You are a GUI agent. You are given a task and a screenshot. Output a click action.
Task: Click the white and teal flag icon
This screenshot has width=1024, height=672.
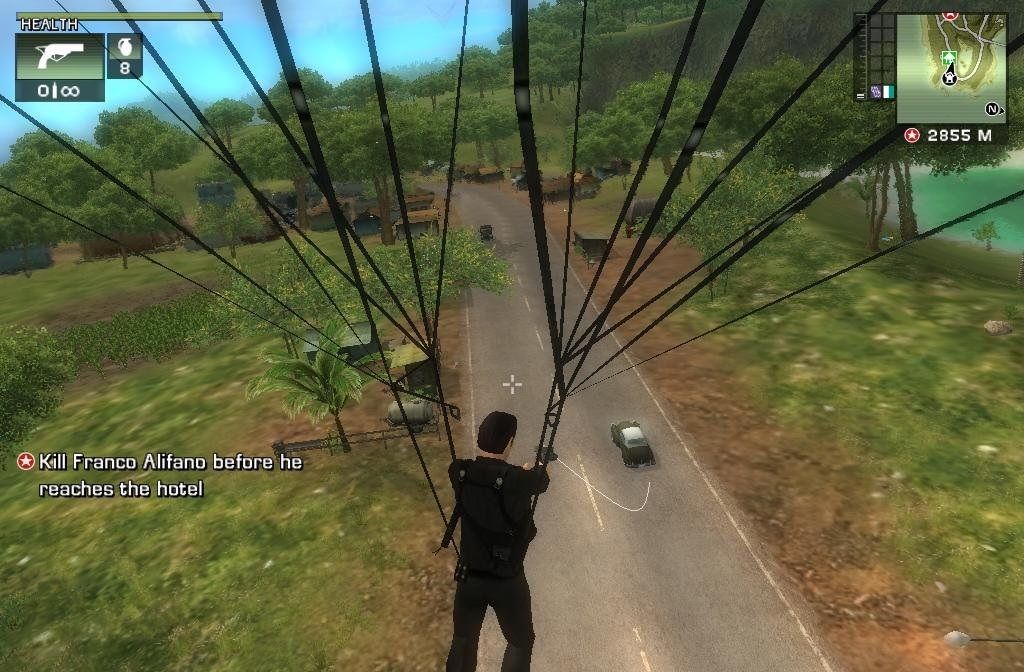click(887, 90)
